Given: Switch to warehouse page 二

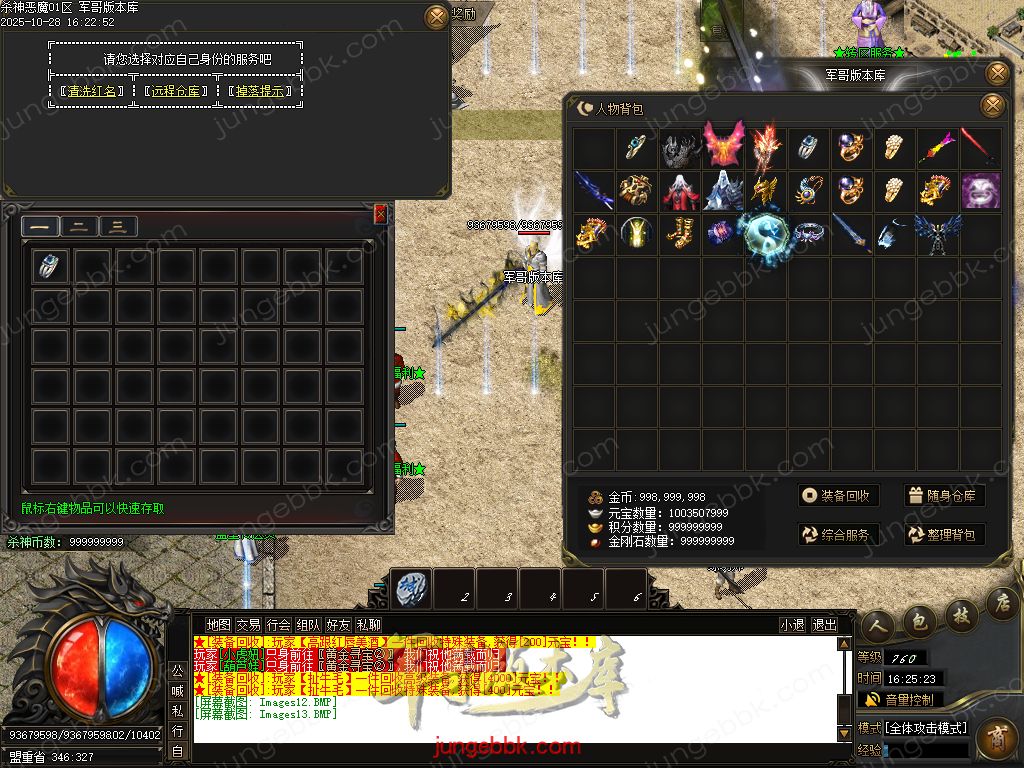Looking at the screenshot, I should coord(79,226).
